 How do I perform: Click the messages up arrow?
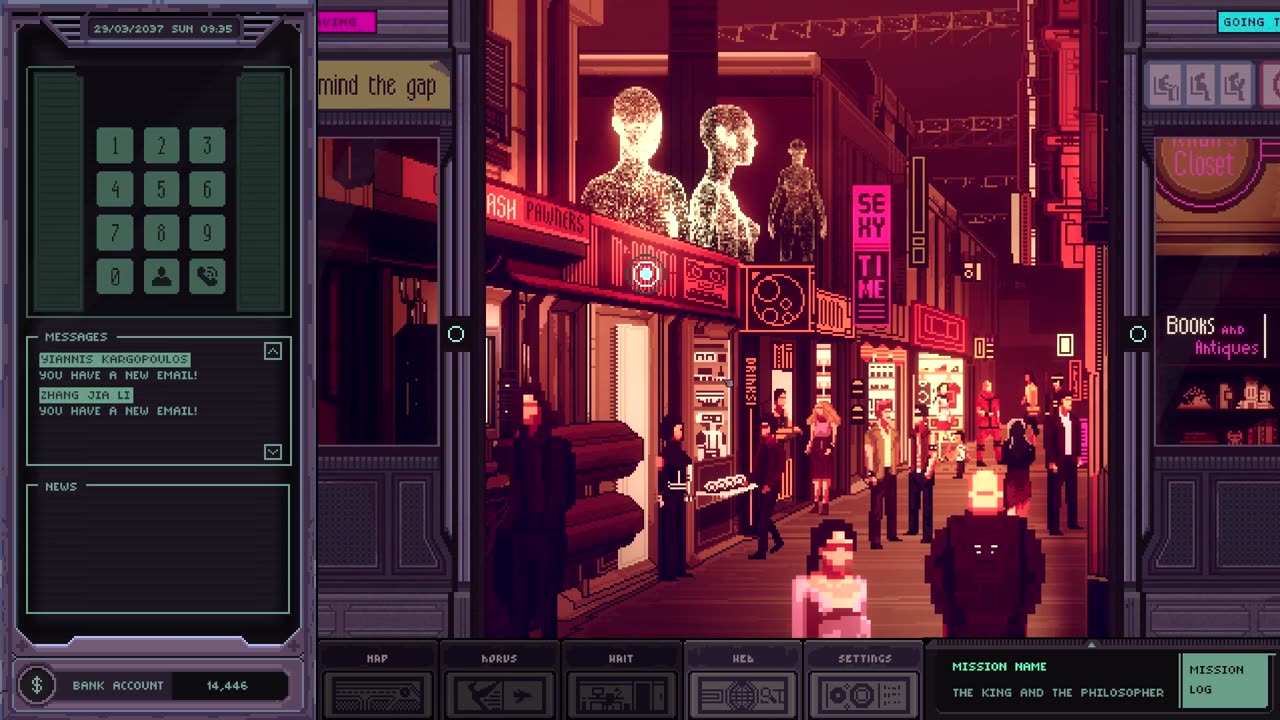(272, 351)
